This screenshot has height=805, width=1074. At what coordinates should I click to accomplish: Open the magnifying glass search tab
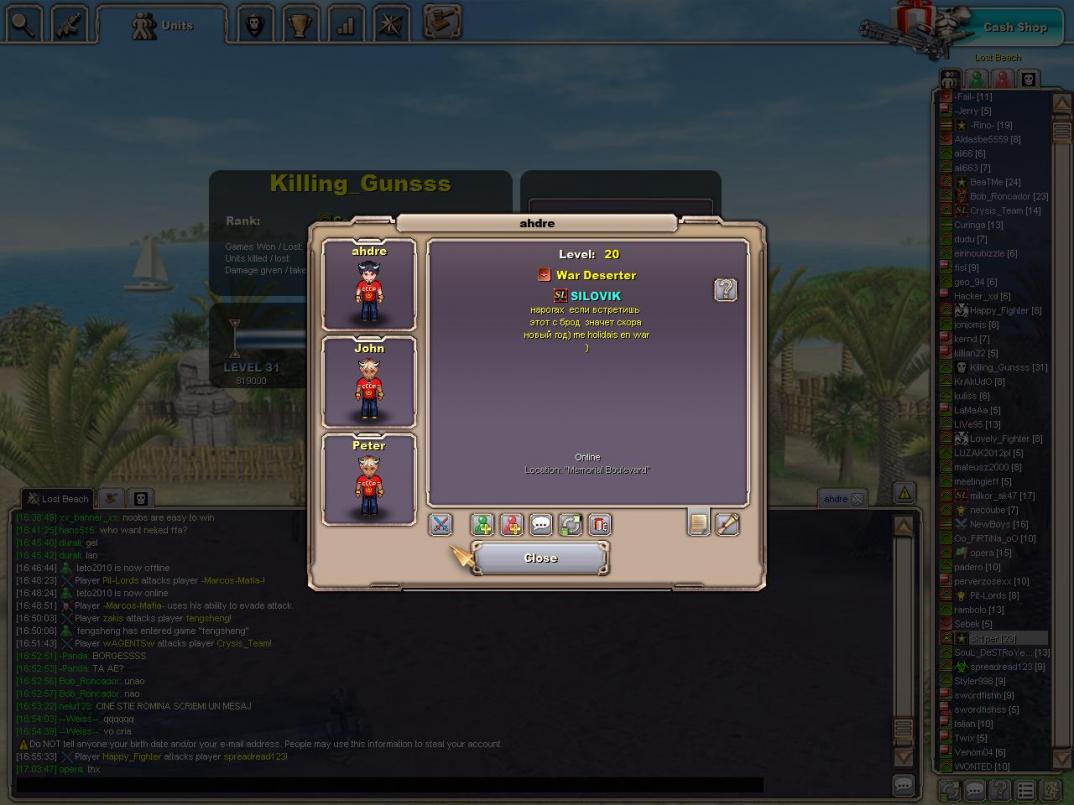point(23,24)
